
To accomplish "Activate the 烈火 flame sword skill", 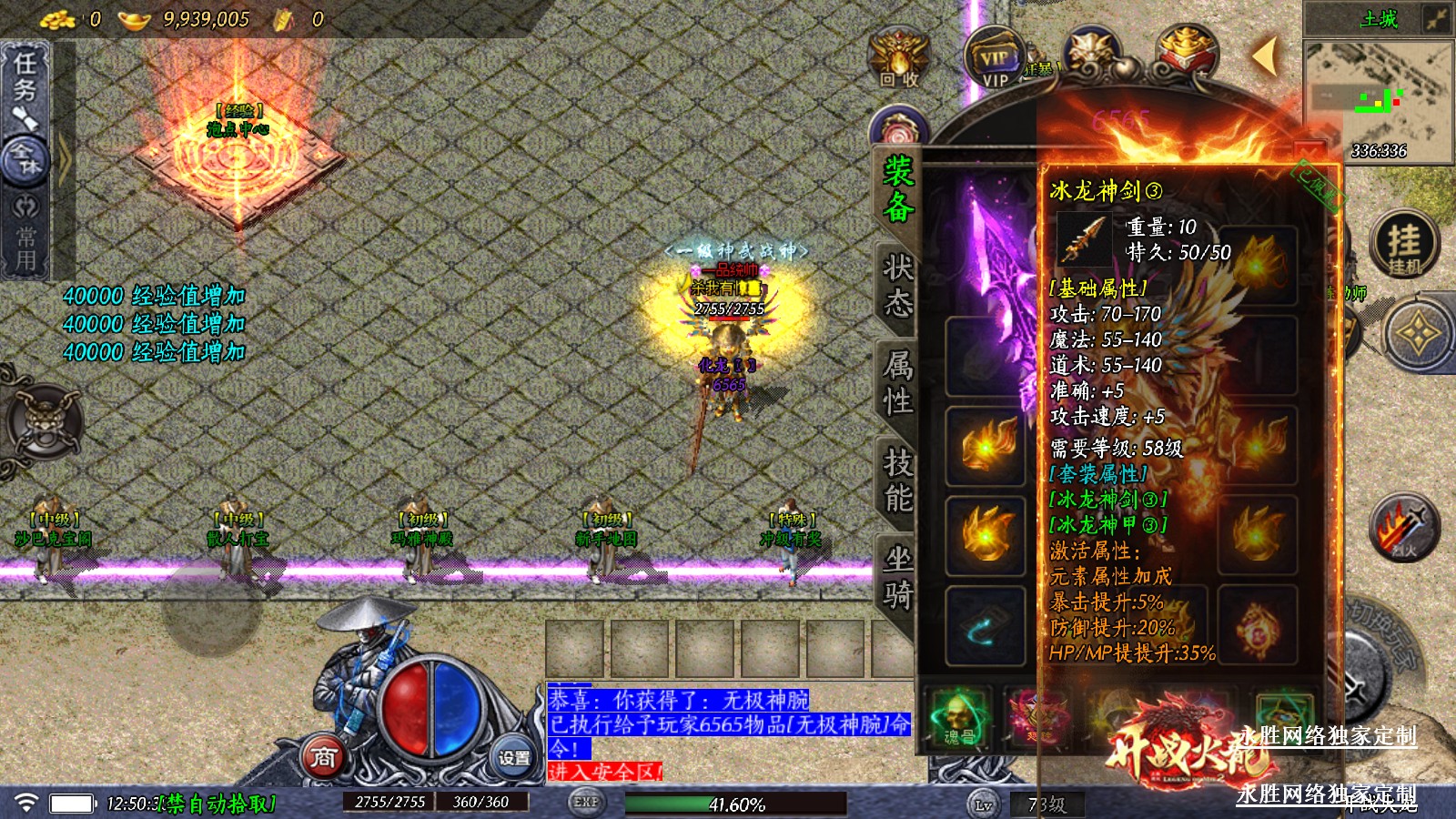I will pyautogui.click(x=1403, y=528).
